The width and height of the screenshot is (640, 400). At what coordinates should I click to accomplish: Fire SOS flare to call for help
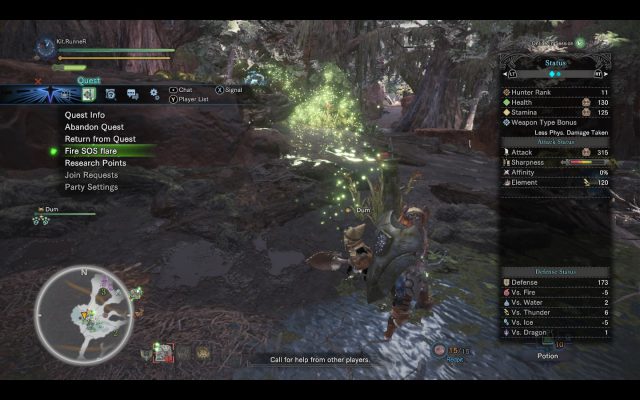point(91,151)
